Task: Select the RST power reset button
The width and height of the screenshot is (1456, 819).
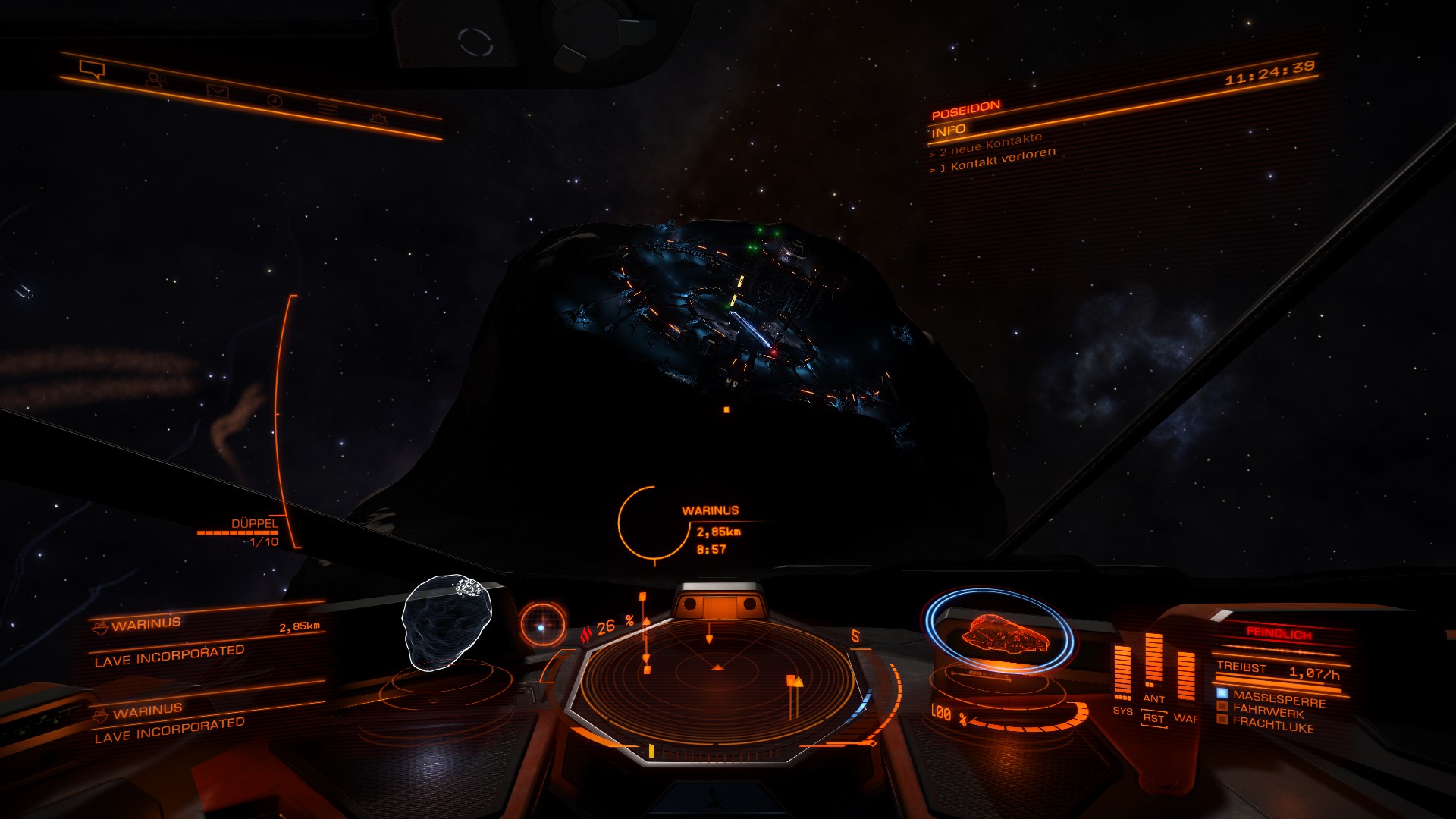Action: point(1153,718)
